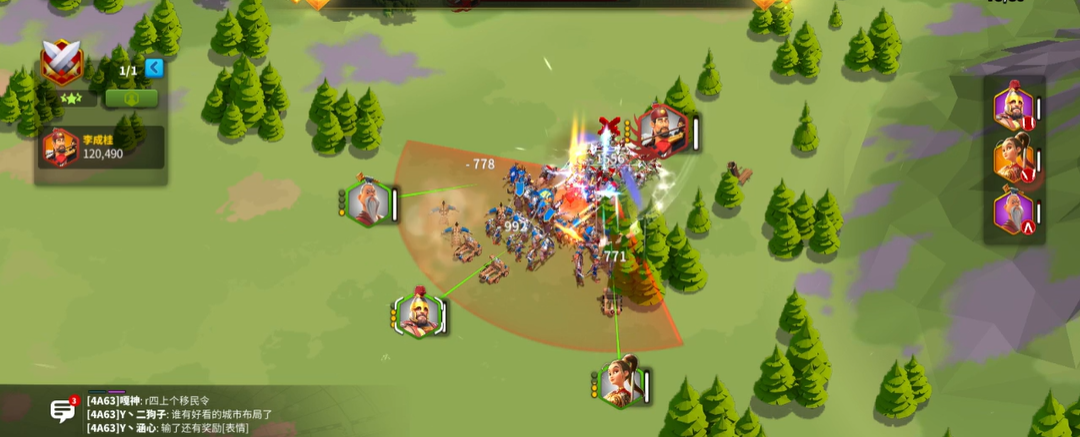Viewport: 1080px width, 437px height.
Task: Click the green commander silhouette button
Action: point(132,98)
